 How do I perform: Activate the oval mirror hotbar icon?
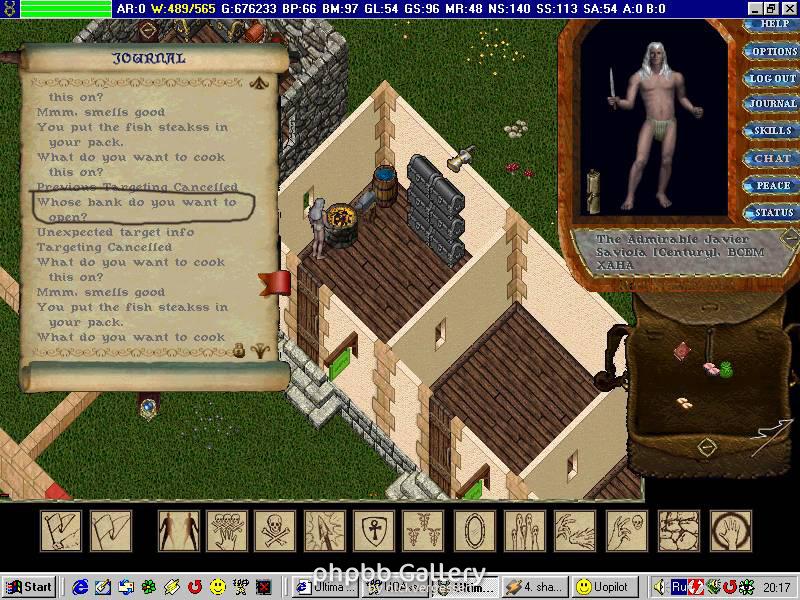tap(472, 530)
